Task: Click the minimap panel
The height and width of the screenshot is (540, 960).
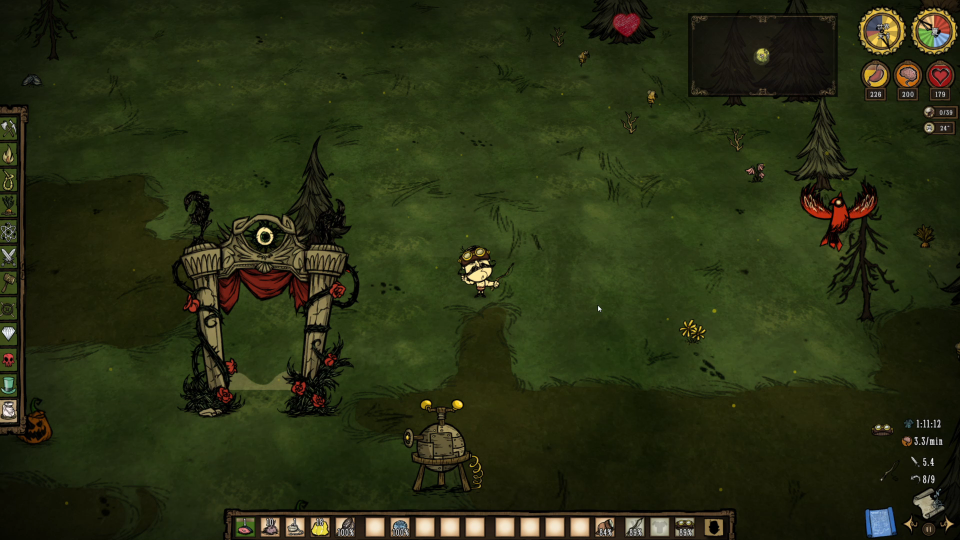Action: [762, 55]
